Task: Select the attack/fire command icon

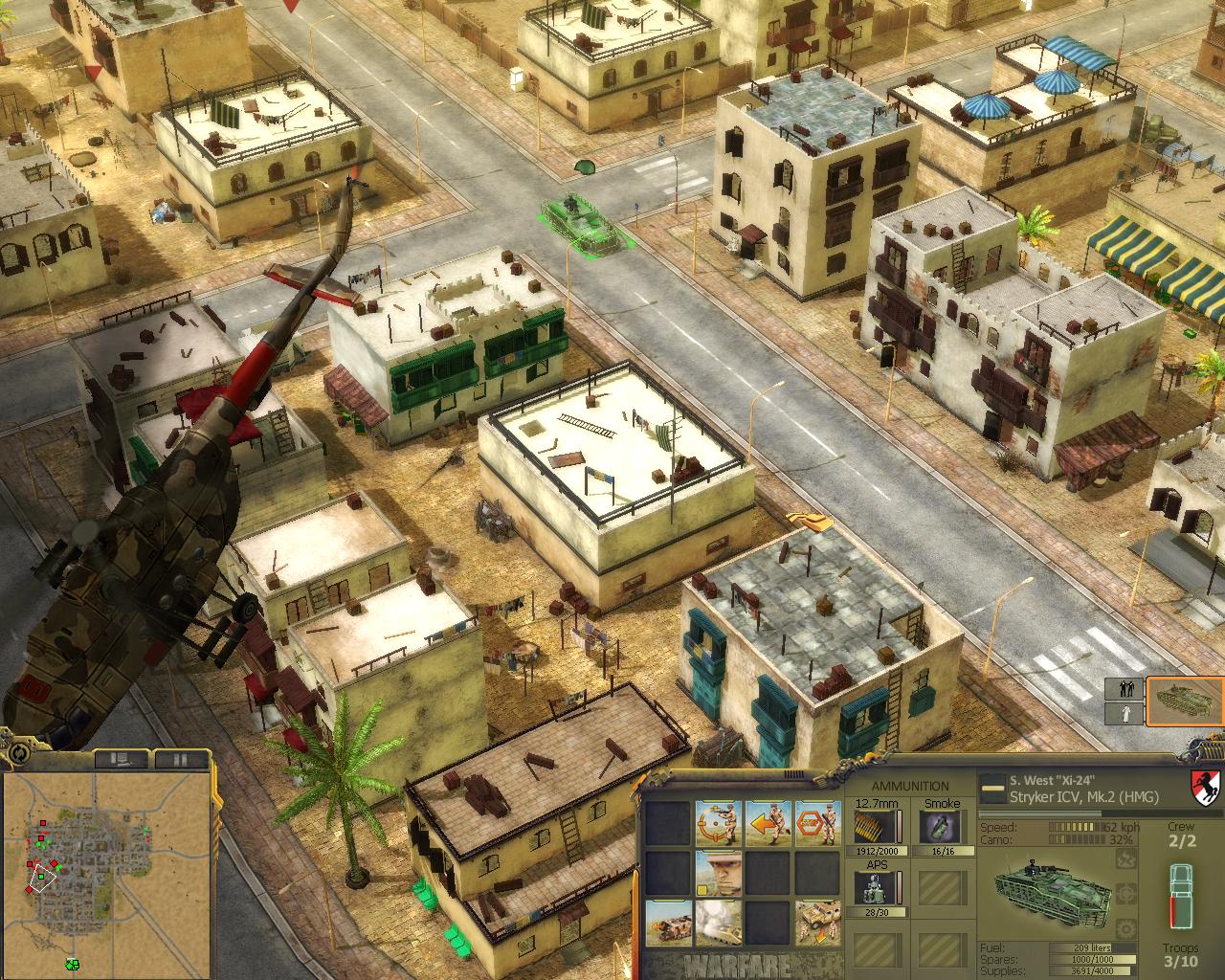Action: tap(718, 823)
